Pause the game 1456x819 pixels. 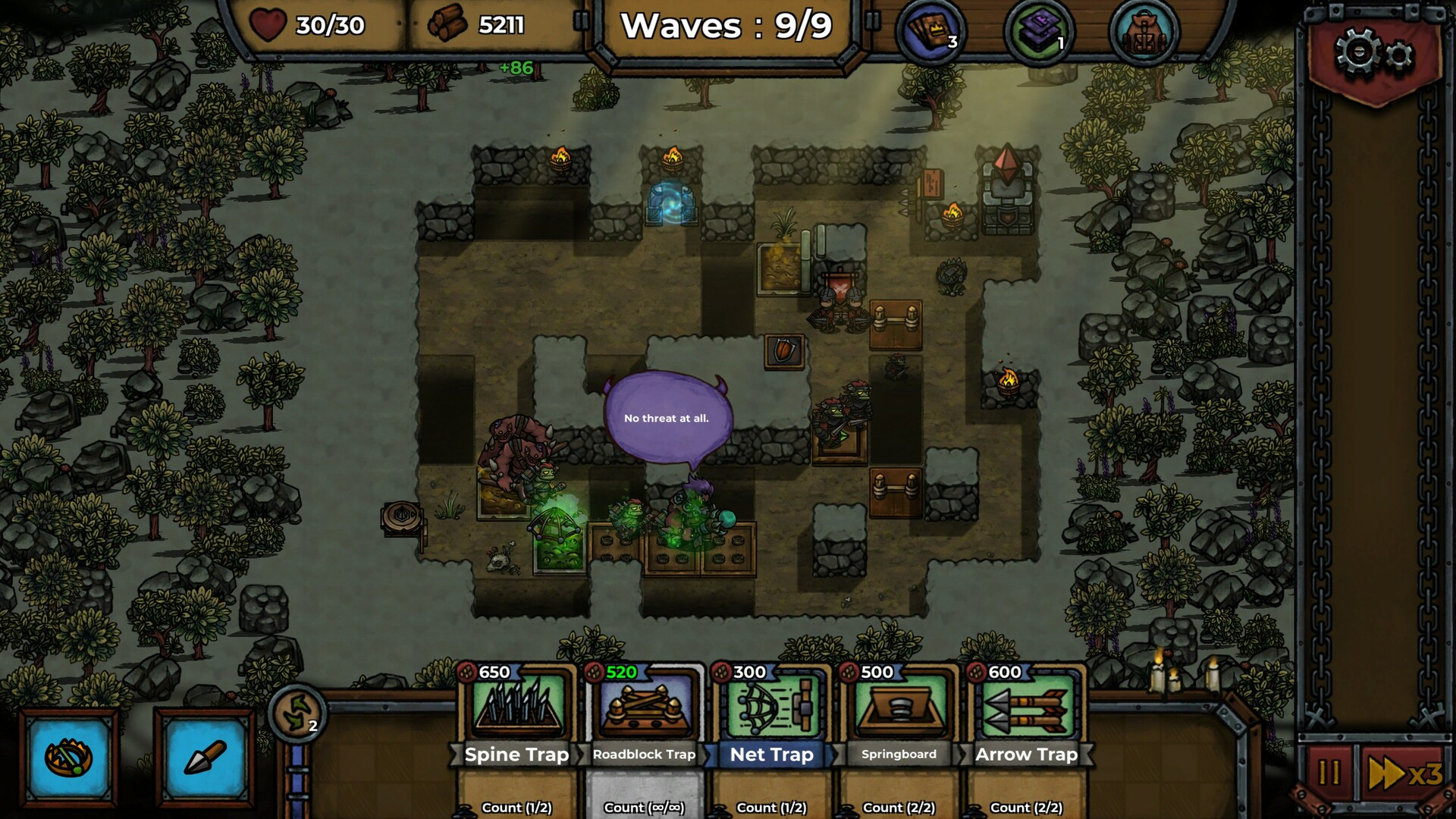(x=1329, y=773)
